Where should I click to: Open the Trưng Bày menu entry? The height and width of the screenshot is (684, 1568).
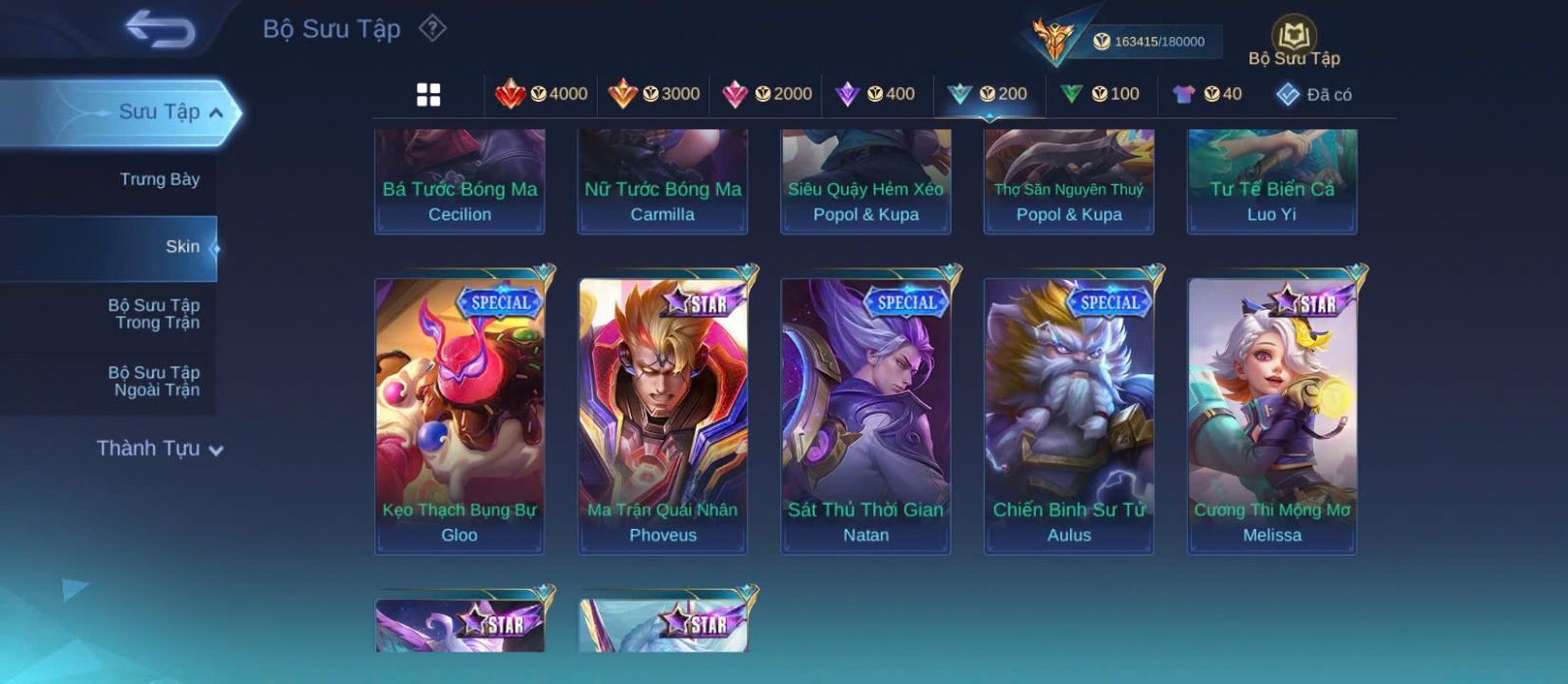point(159,179)
